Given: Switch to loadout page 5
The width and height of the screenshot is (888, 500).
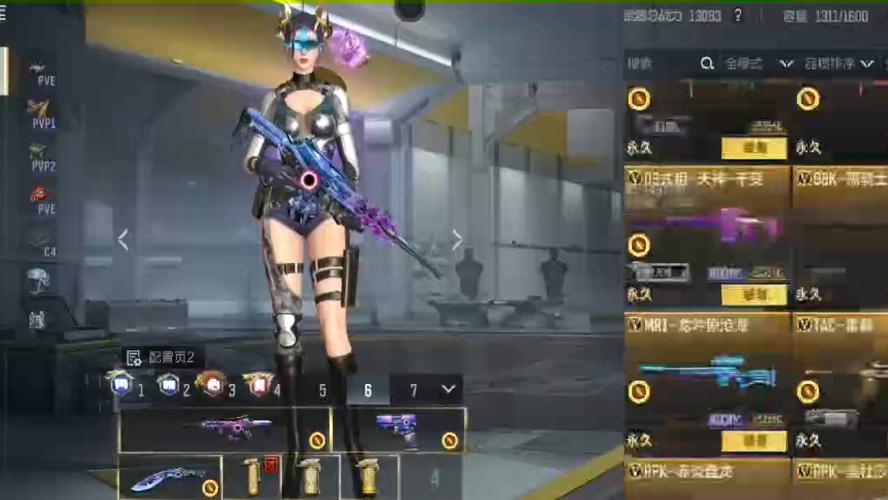Looking at the screenshot, I should 322,391.
